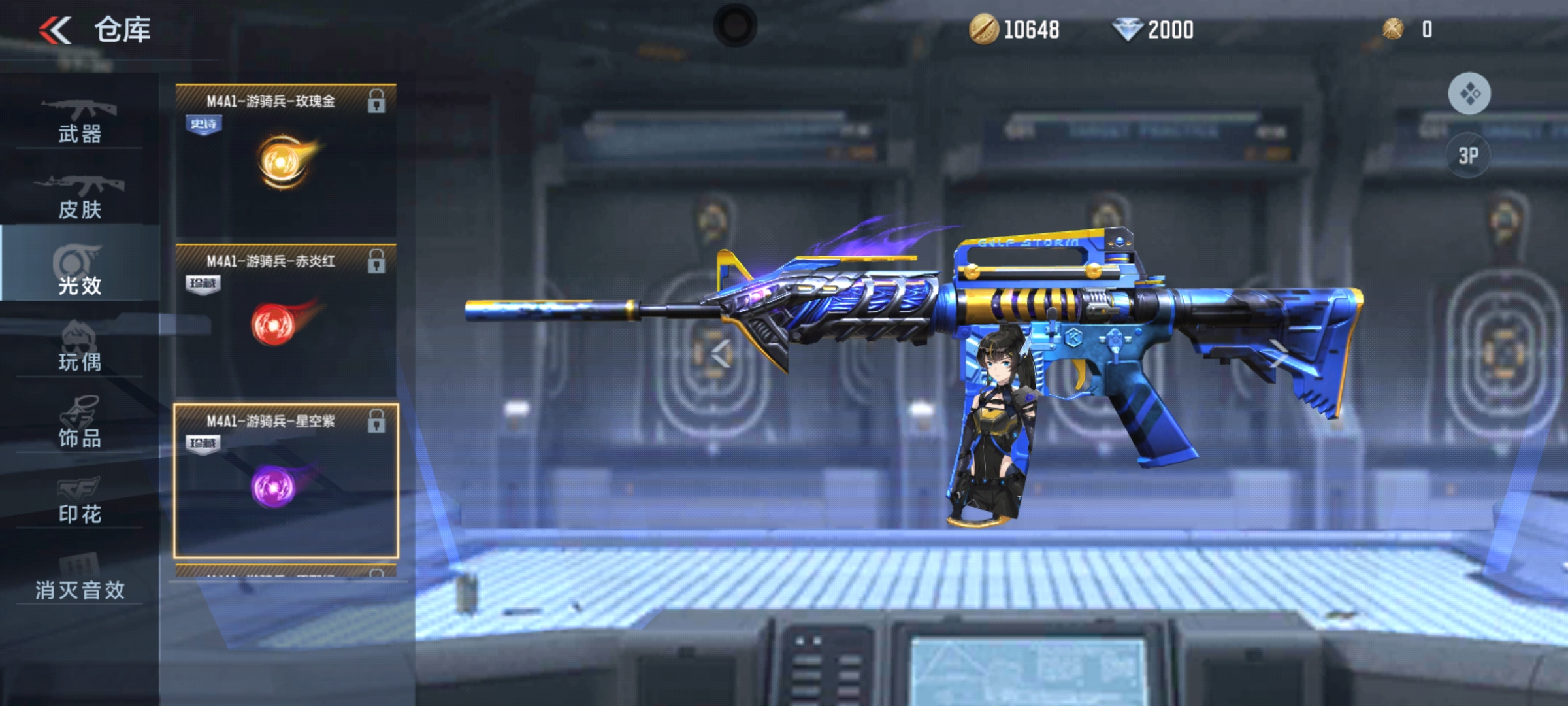The width and height of the screenshot is (1568, 706).
Task: Select the M4A1-游骑兵-玫瑰金 gold effect card
Action: pos(286,160)
